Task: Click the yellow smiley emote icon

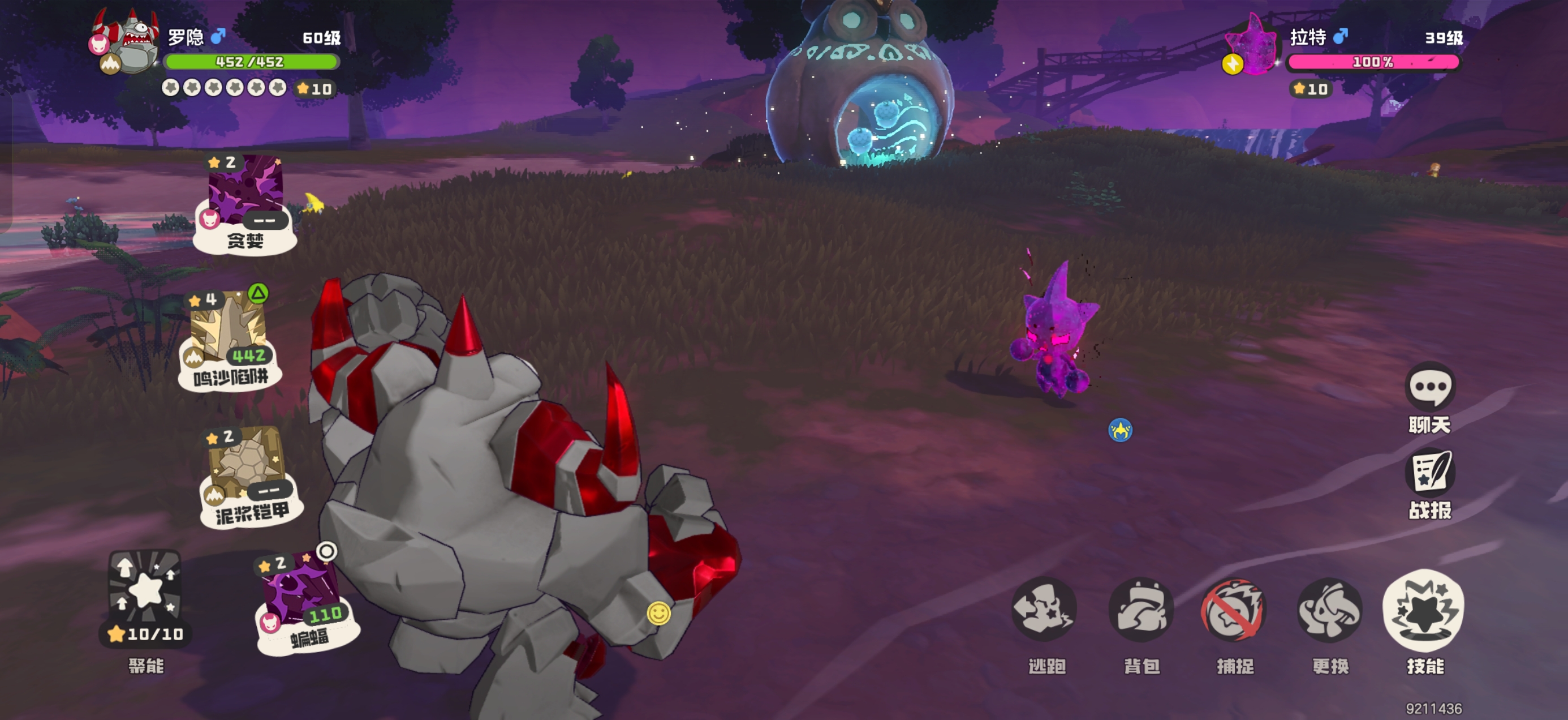Action: point(658,613)
